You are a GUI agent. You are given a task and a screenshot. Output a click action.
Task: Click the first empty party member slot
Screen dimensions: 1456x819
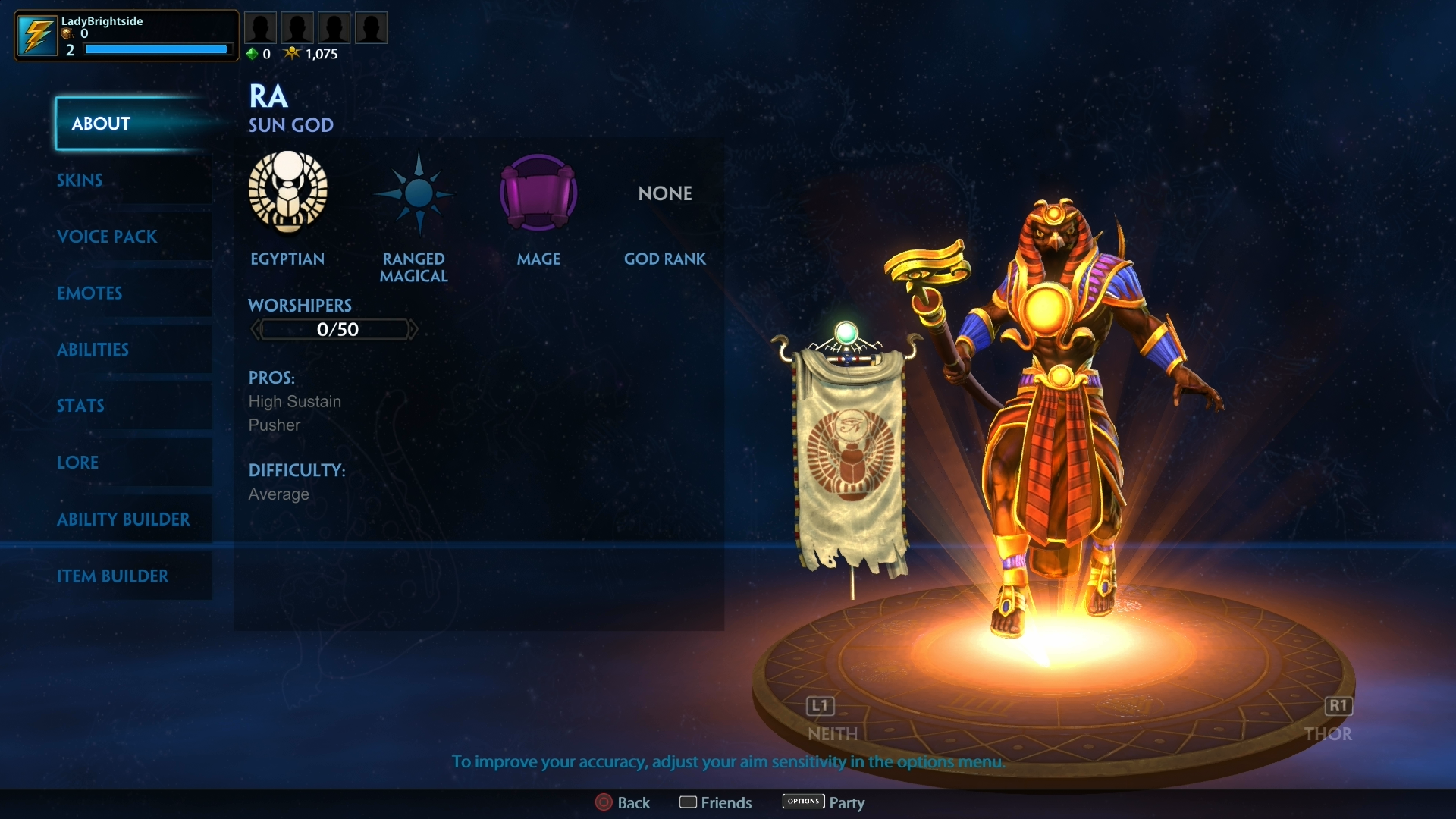[x=261, y=27]
